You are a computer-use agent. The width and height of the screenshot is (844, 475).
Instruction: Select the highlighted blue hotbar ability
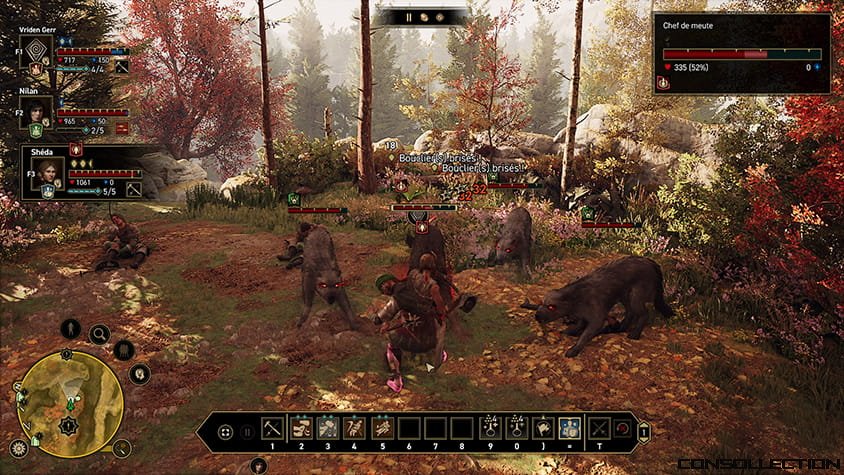click(569, 429)
